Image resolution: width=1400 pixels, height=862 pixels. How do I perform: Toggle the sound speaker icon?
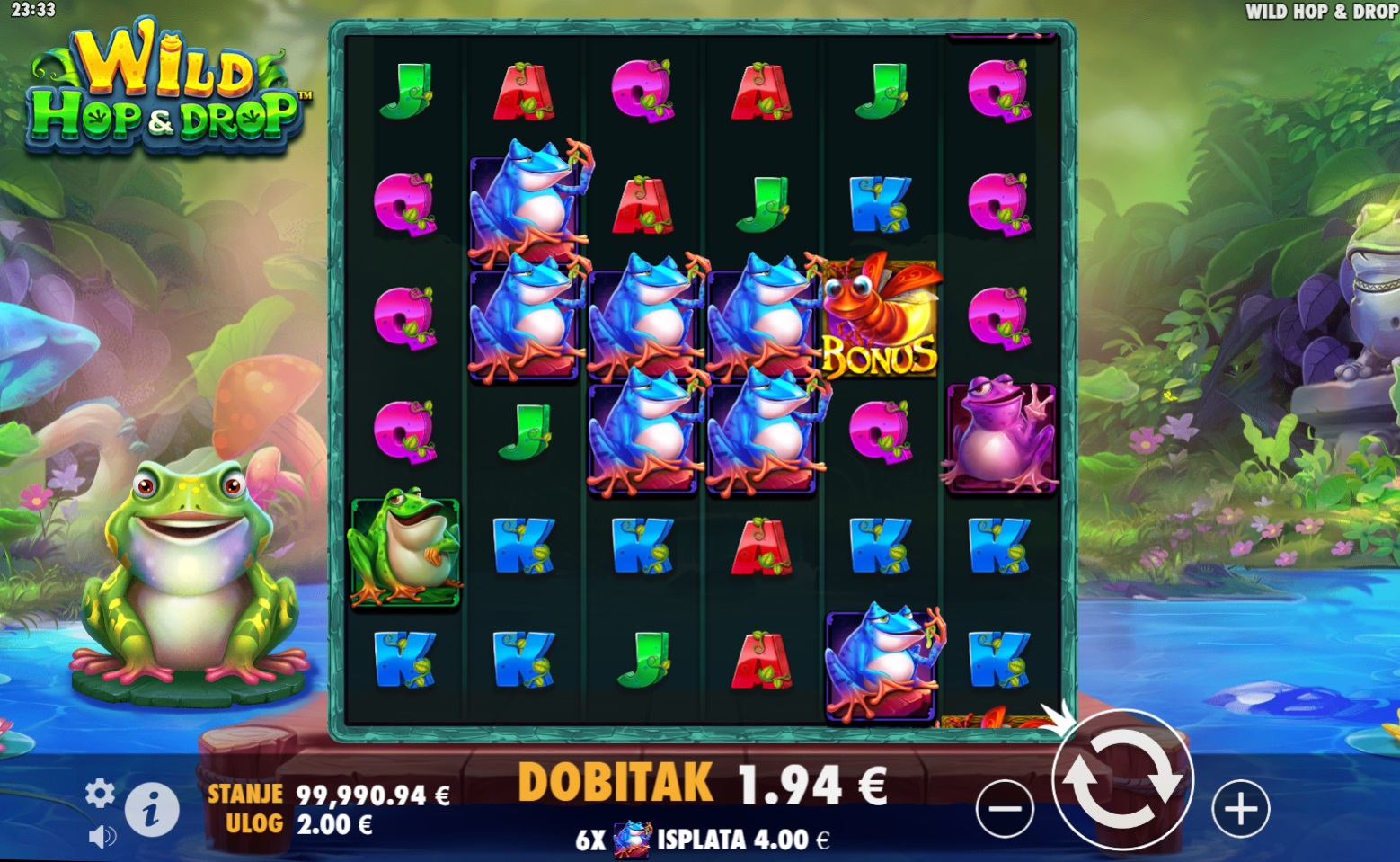pos(102,837)
